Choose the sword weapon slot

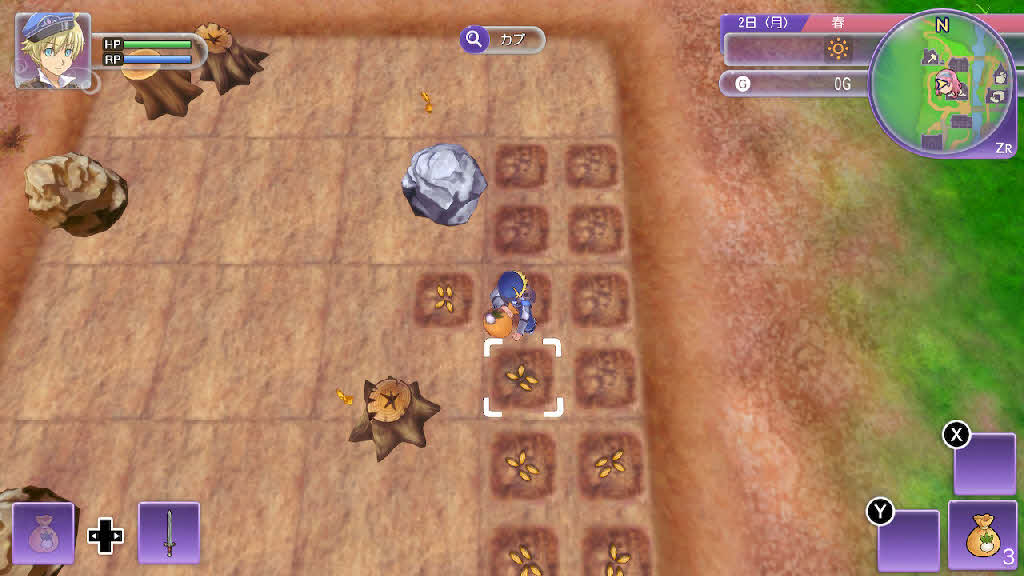[x=169, y=533]
